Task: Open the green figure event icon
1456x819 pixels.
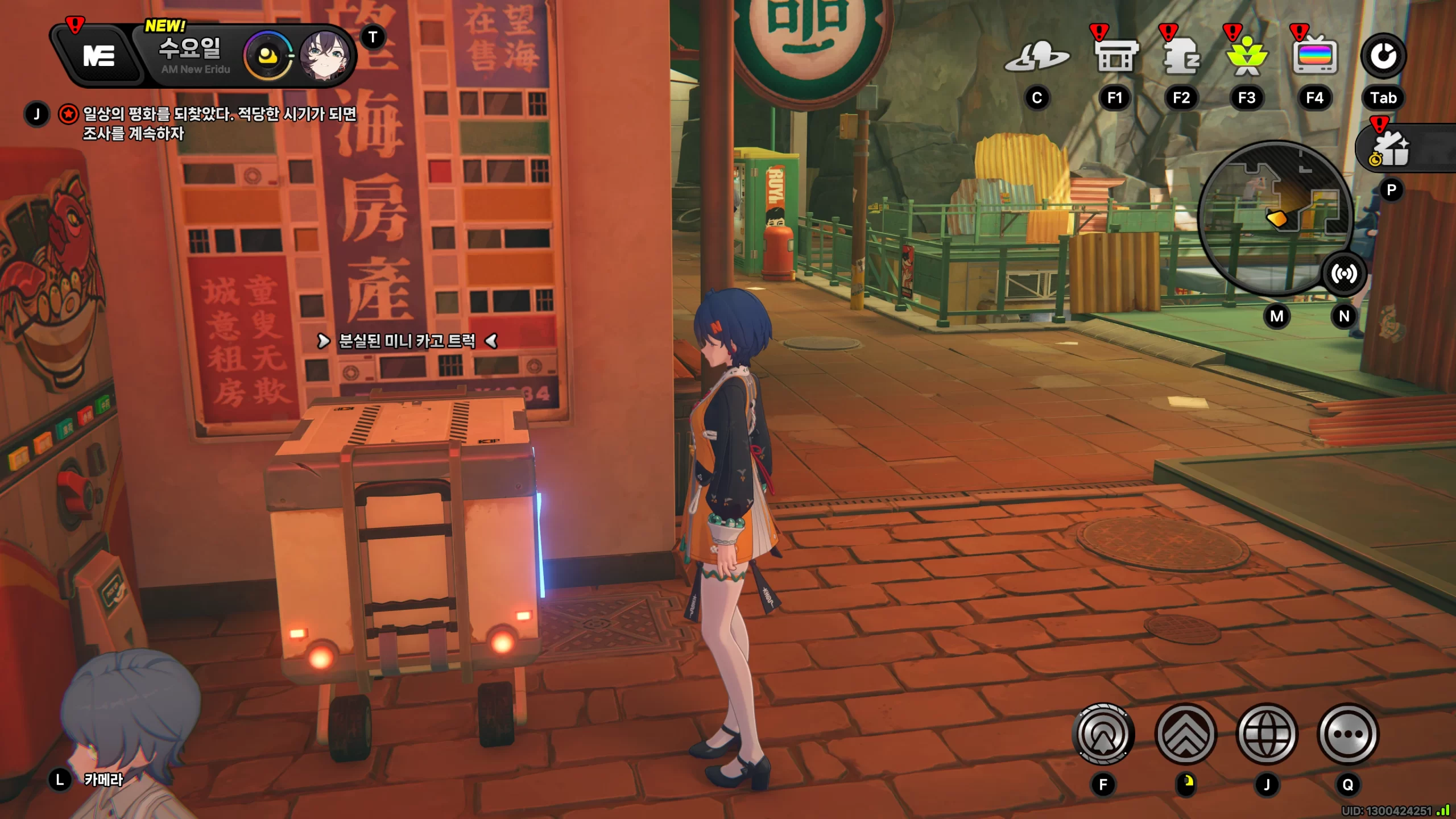Action: pyautogui.click(x=1247, y=57)
